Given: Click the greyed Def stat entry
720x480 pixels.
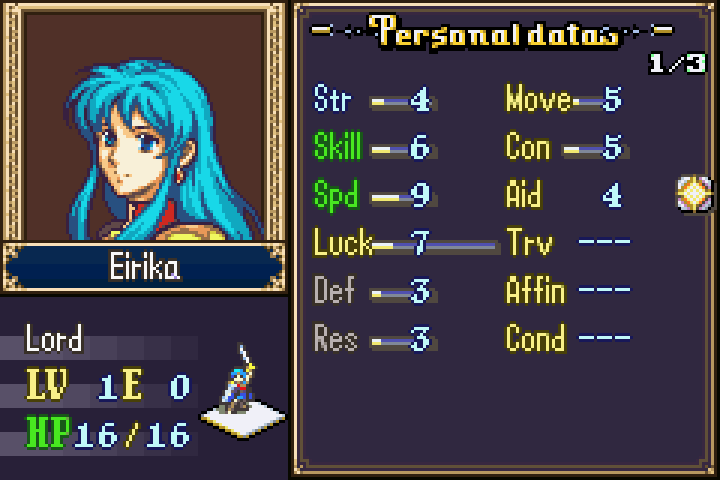Looking at the screenshot, I should [x=372, y=292].
